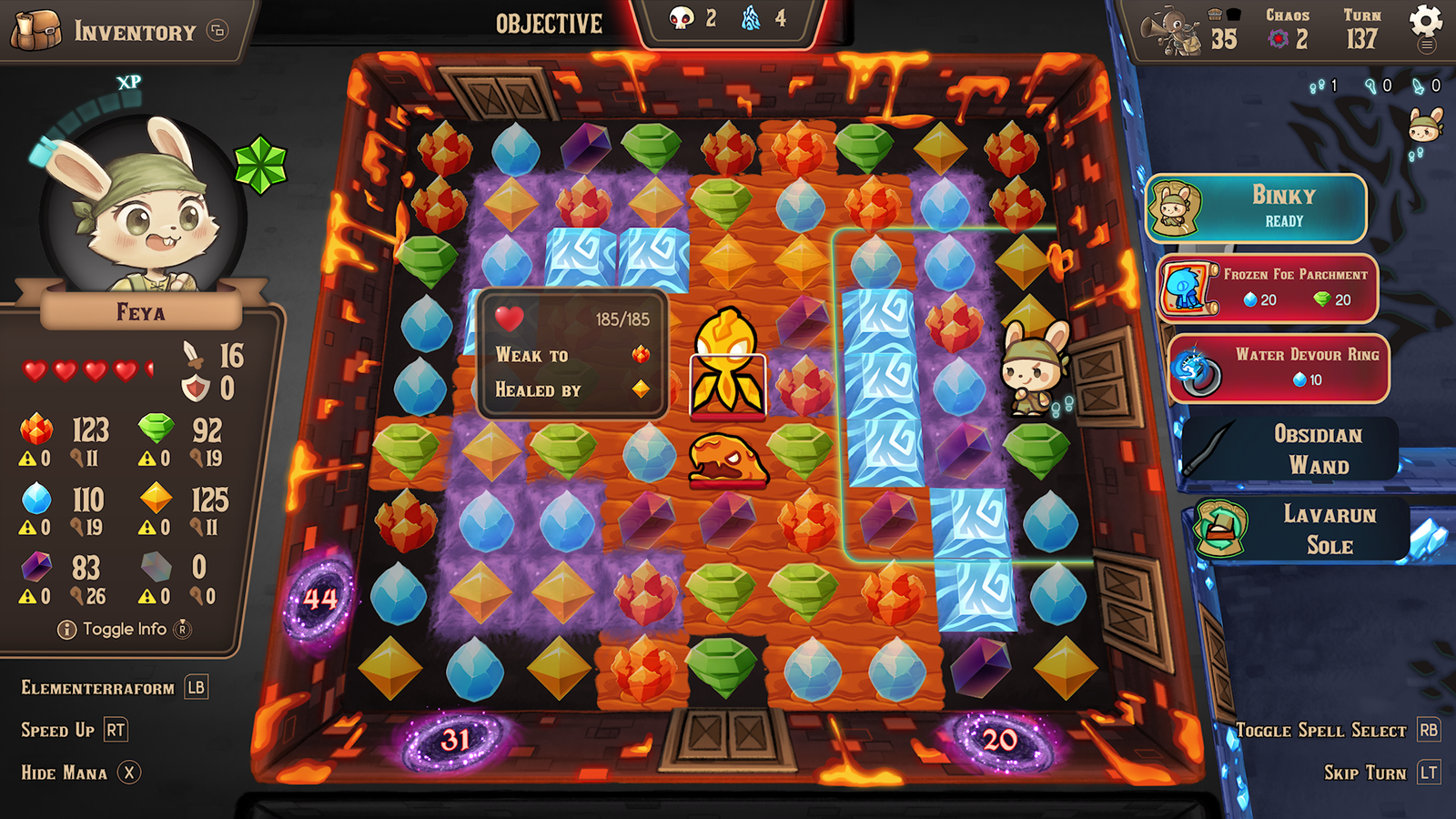
Task: Select the Obsidian Wand item
Action: 1292,449
